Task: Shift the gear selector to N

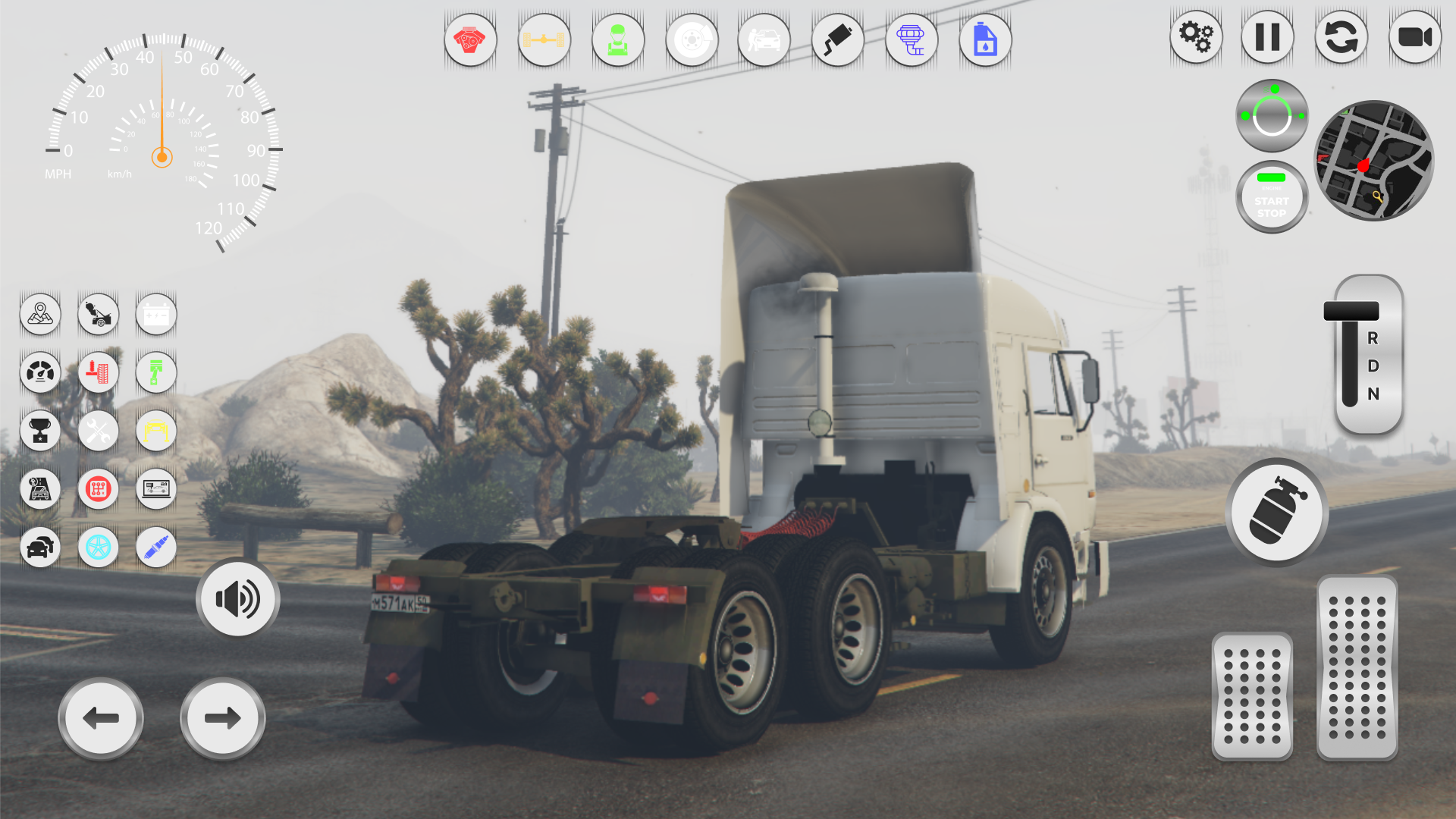Action: click(x=1373, y=394)
